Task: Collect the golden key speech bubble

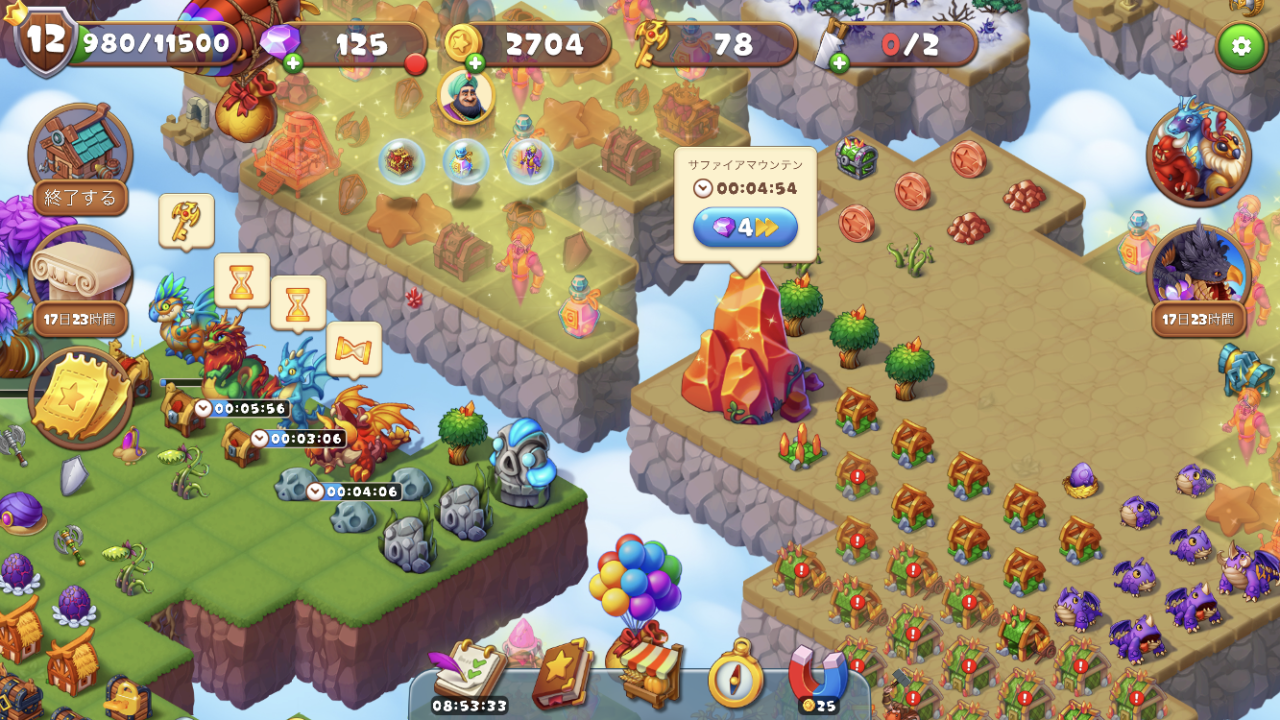Action: coord(186,219)
